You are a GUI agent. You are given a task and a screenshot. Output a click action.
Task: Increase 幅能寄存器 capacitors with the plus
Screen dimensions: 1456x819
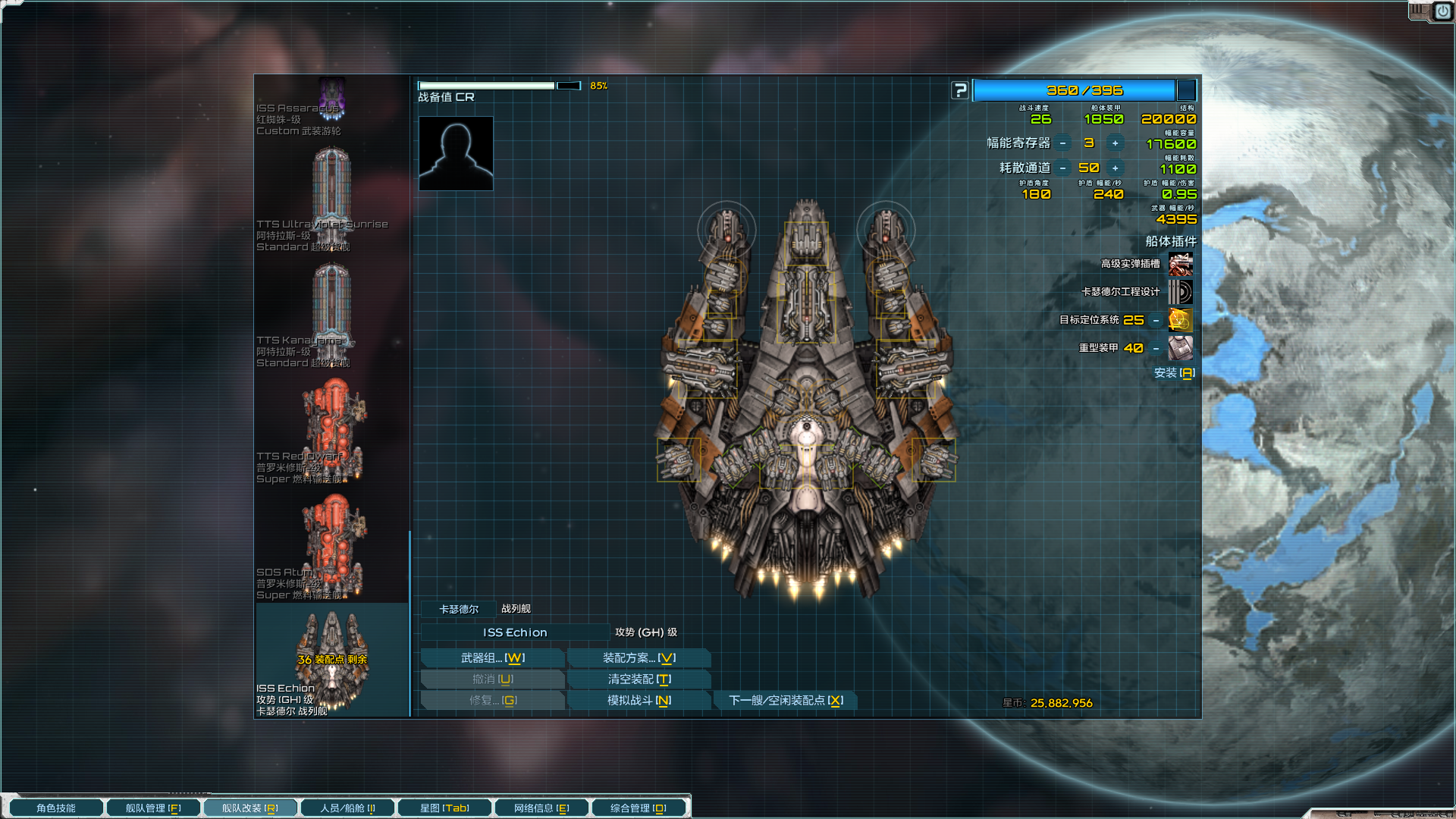1115,143
